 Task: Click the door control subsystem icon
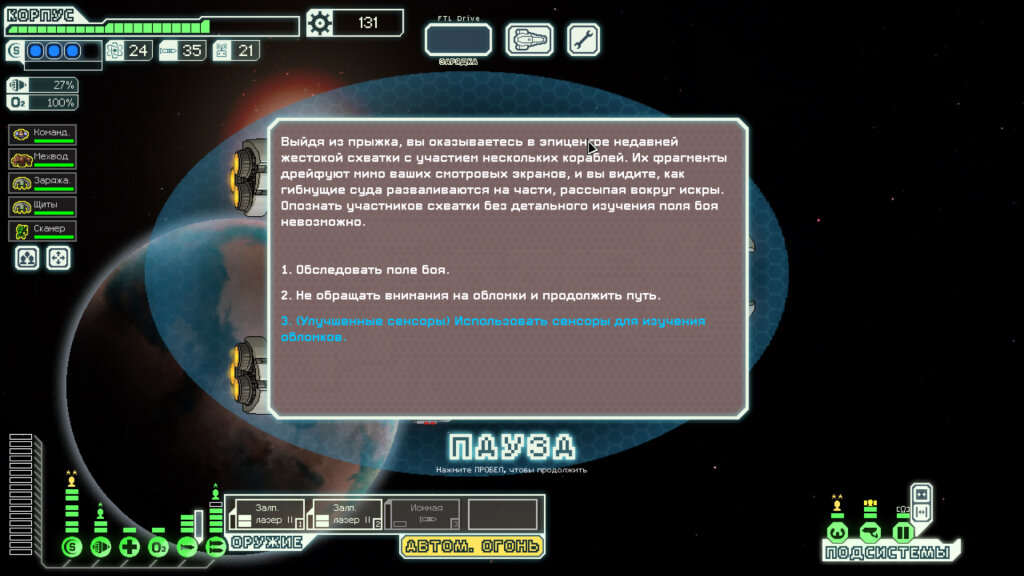click(x=903, y=531)
